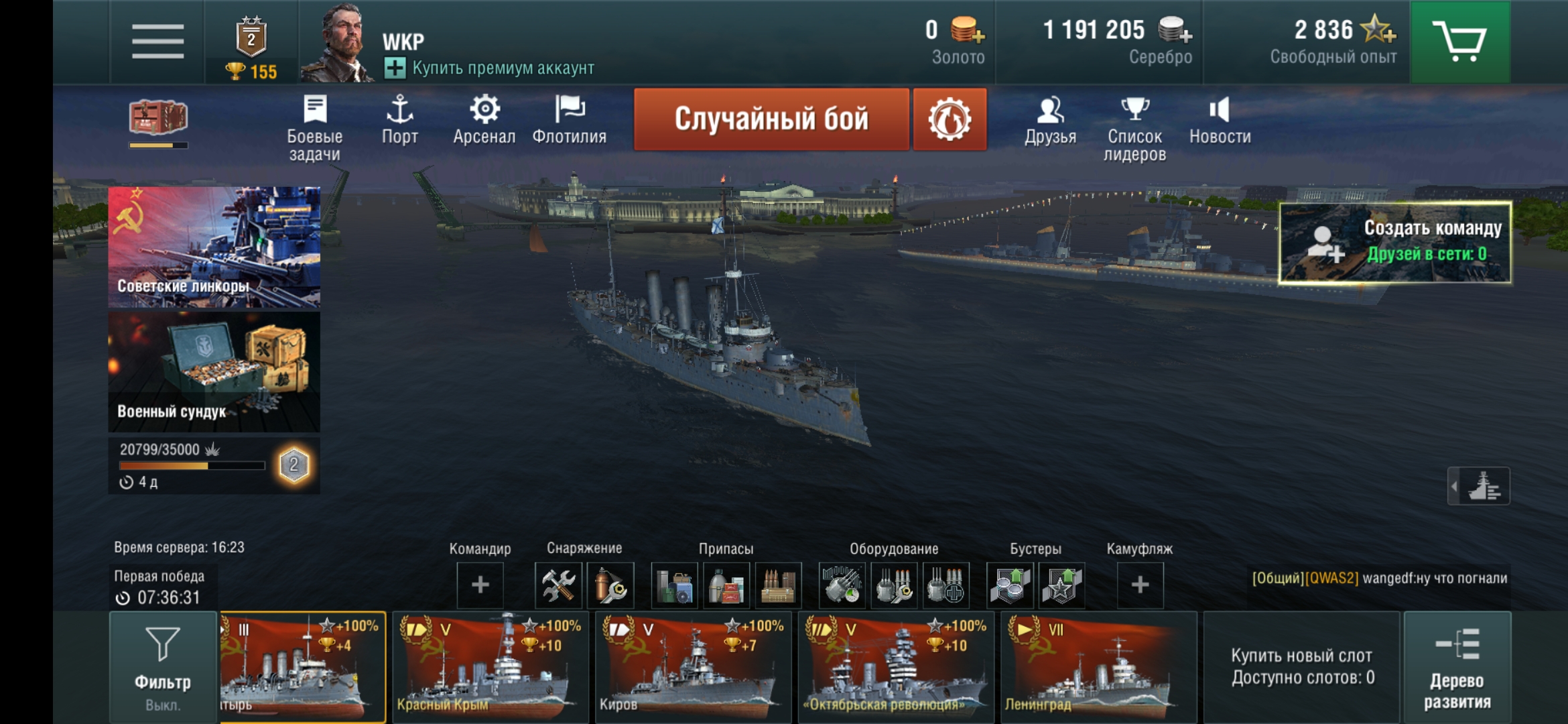Show the Друзья friends list
Screen dimensions: 1568x724
tap(1050, 121)
